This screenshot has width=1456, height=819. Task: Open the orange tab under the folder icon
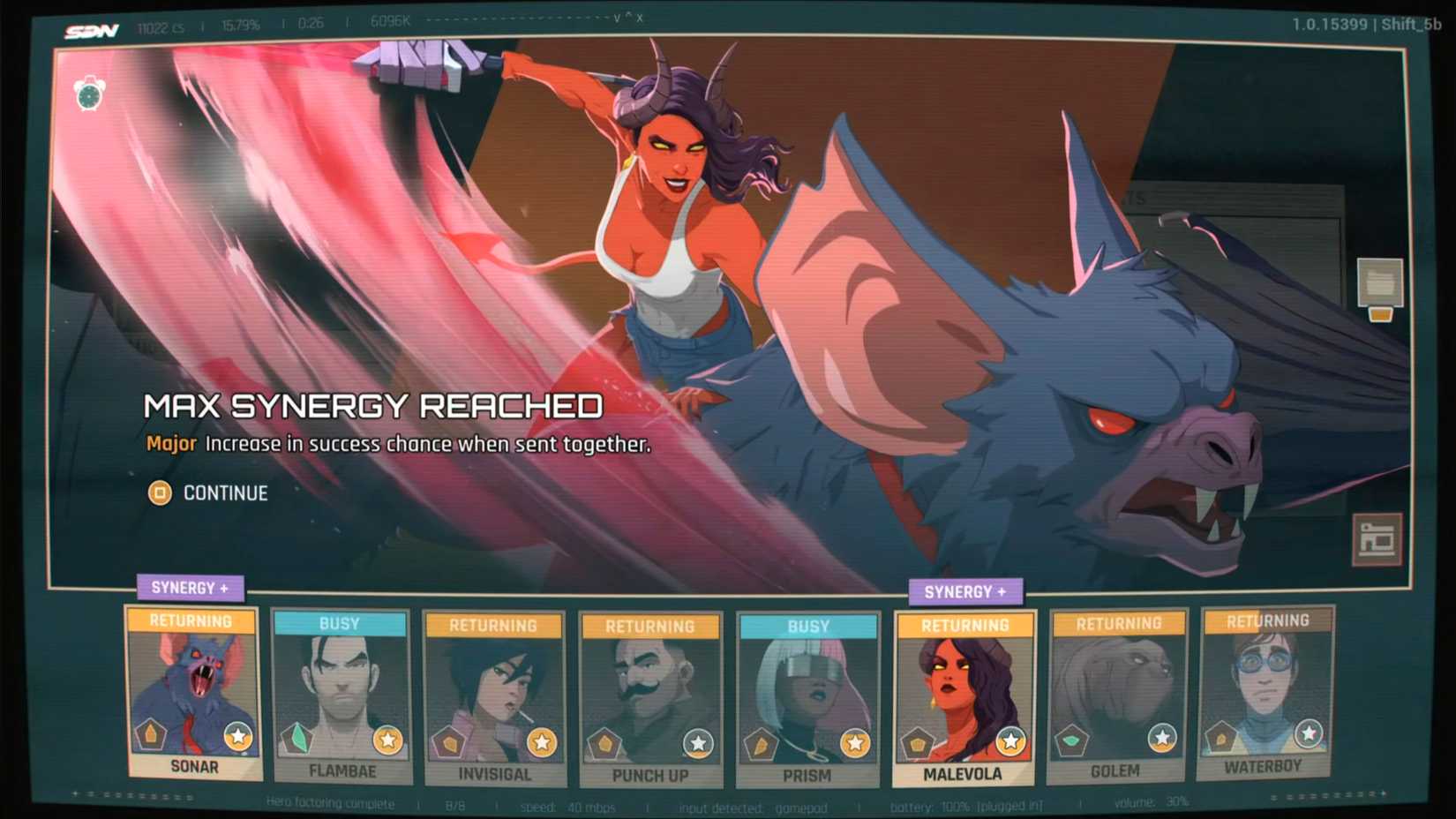[1380, 314]
